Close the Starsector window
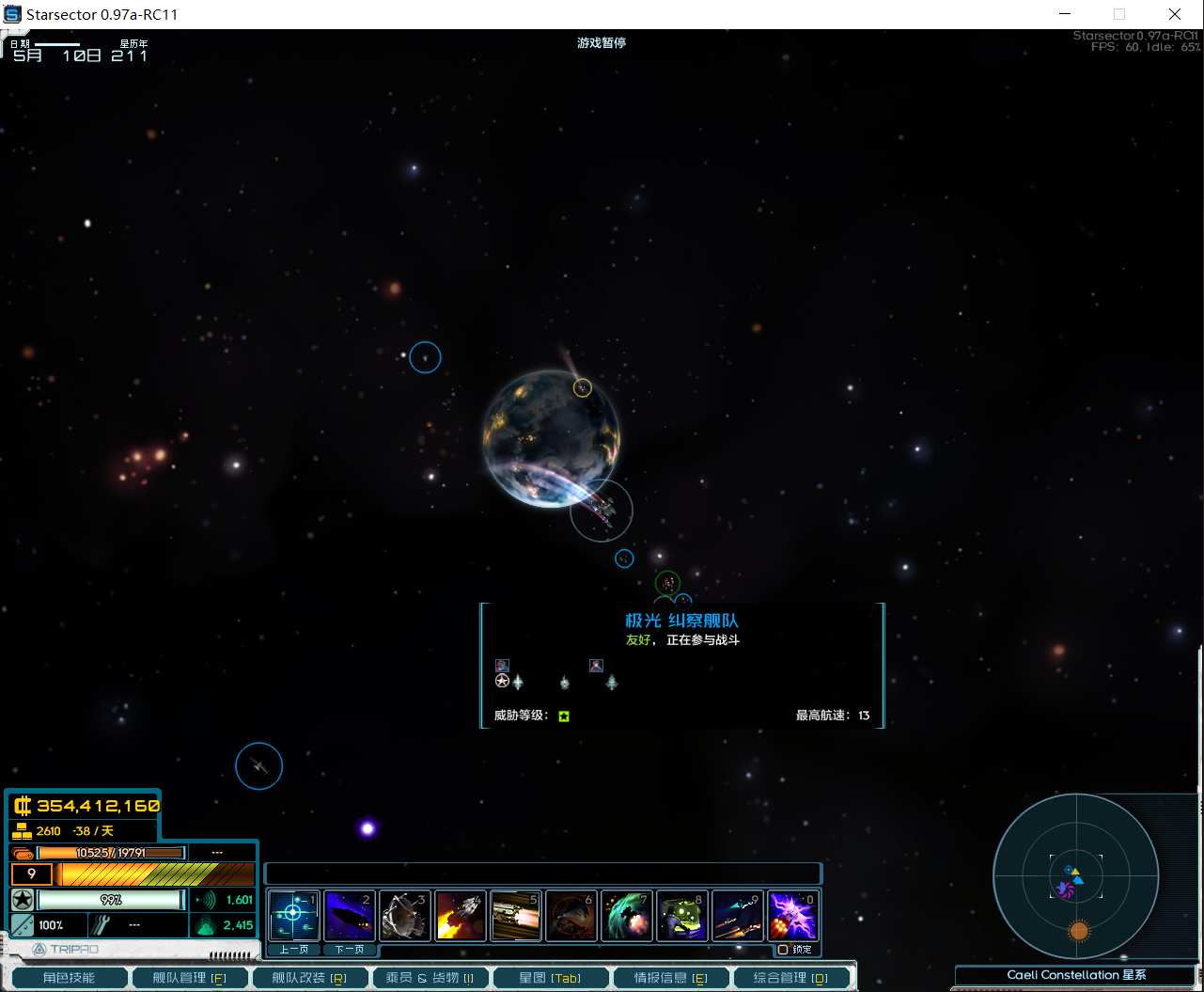 [1175, 14]
